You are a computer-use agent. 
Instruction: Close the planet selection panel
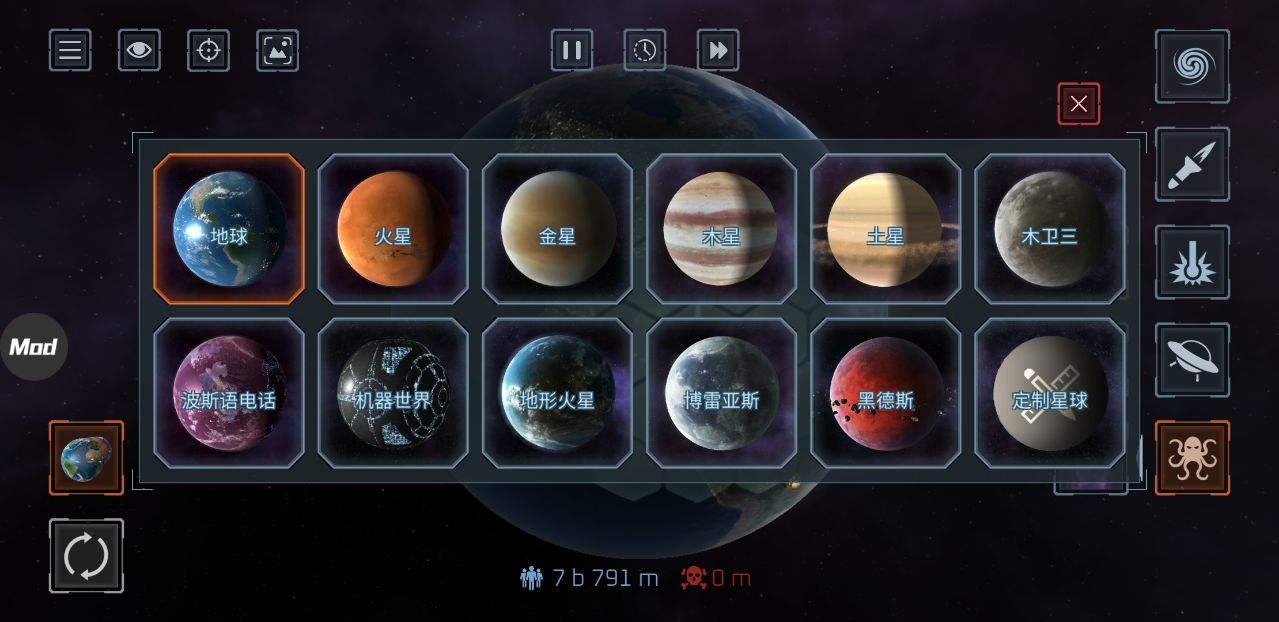(x=1078, y=103)
